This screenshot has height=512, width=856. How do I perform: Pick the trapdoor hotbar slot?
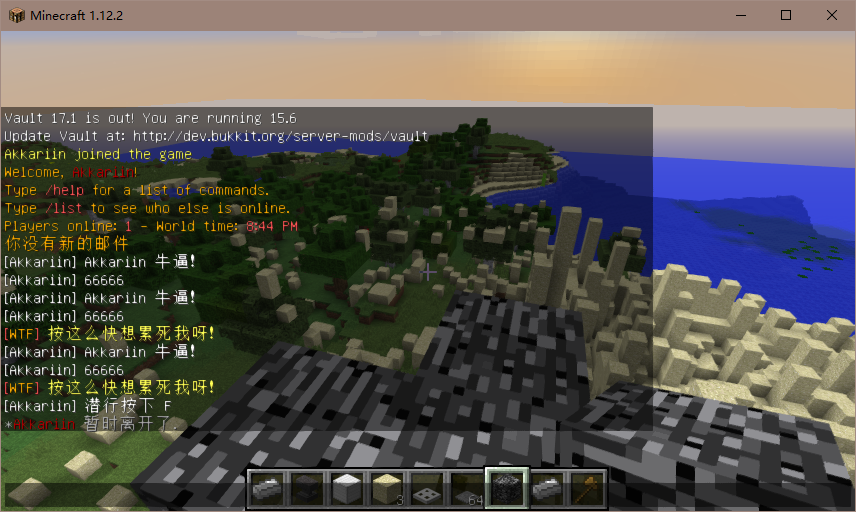pos(427,488)
